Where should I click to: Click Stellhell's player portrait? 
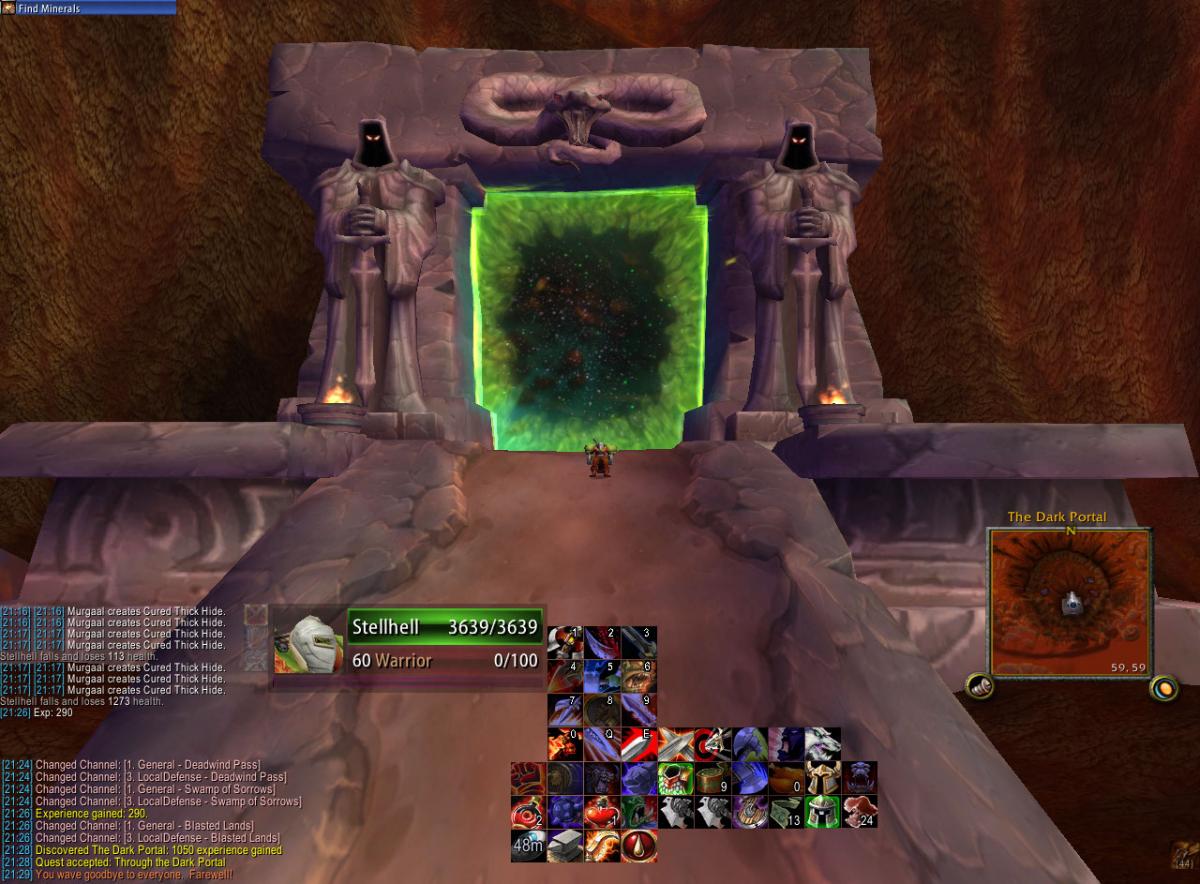(308, 642)
